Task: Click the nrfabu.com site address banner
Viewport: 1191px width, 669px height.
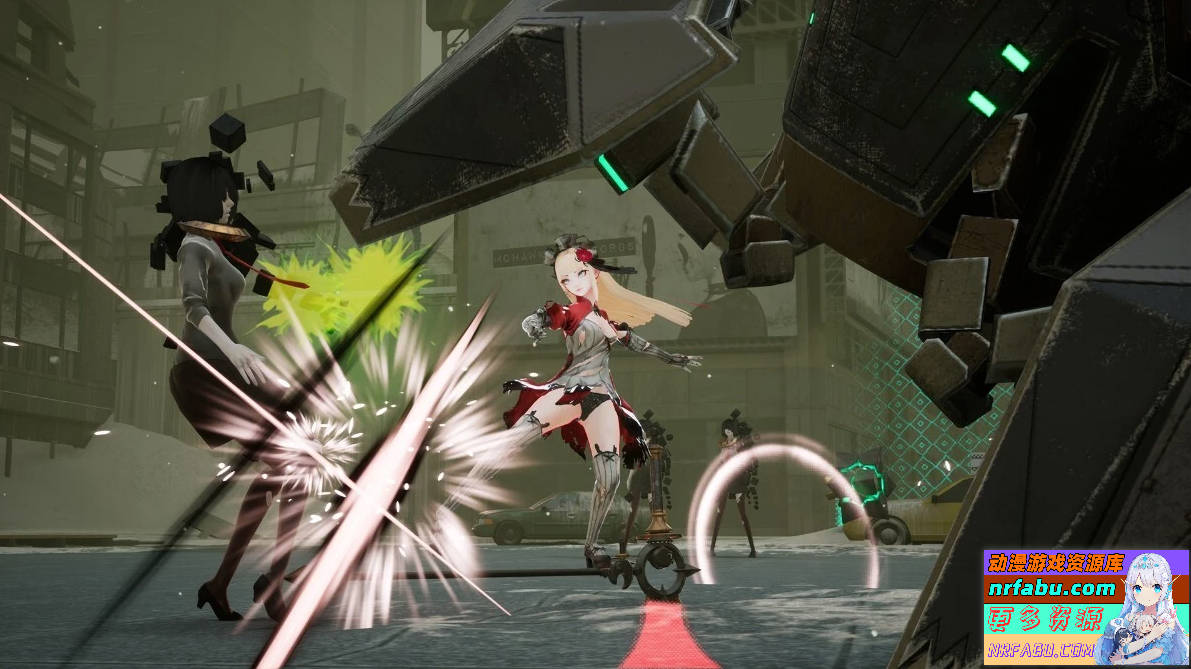Action: pyautogui.click(x=1051, y=588)
